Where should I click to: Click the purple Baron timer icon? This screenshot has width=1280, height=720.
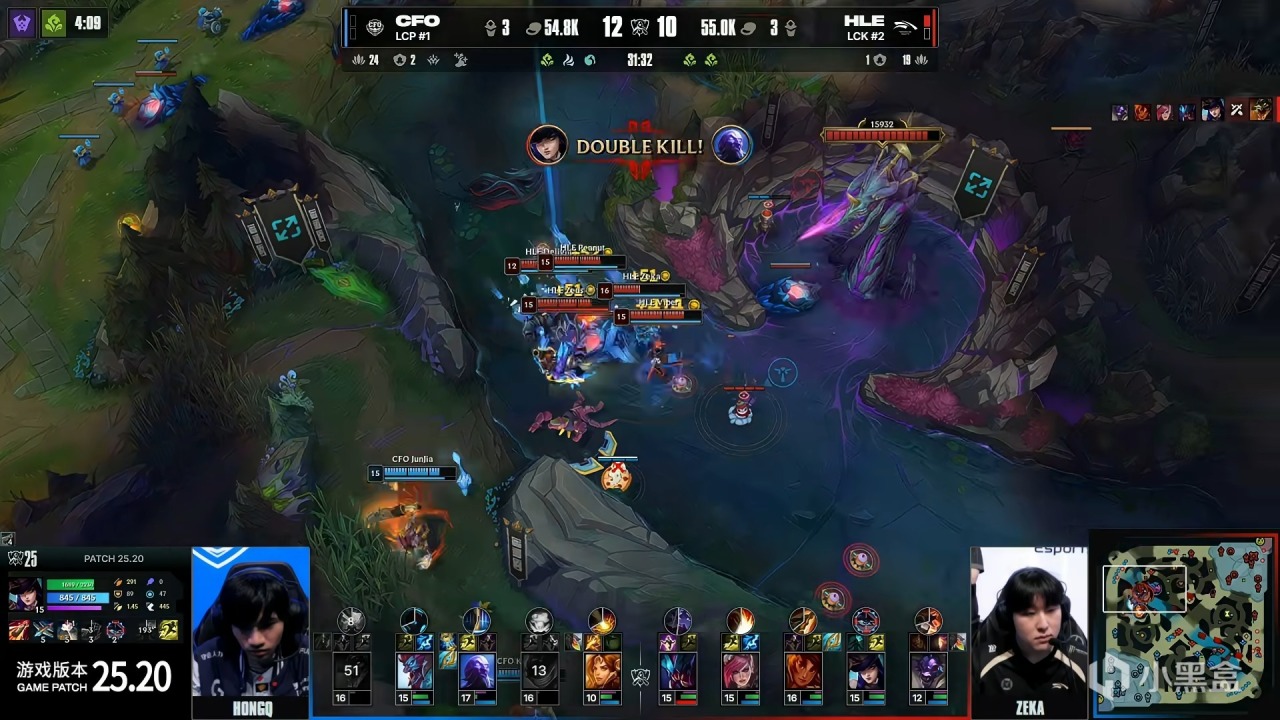[21, 22]
